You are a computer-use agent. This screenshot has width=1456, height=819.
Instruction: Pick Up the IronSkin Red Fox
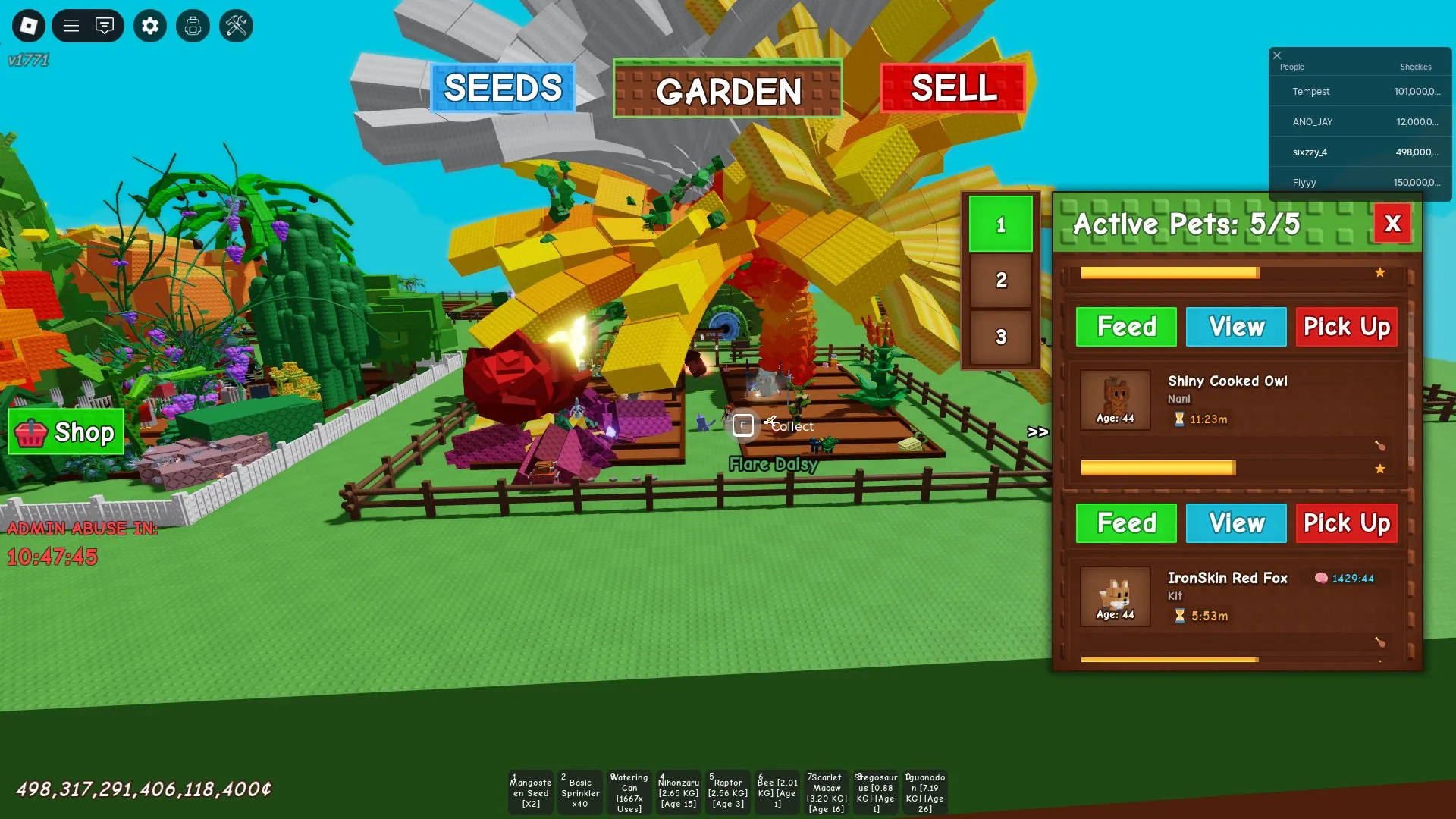pos(1346,523)
